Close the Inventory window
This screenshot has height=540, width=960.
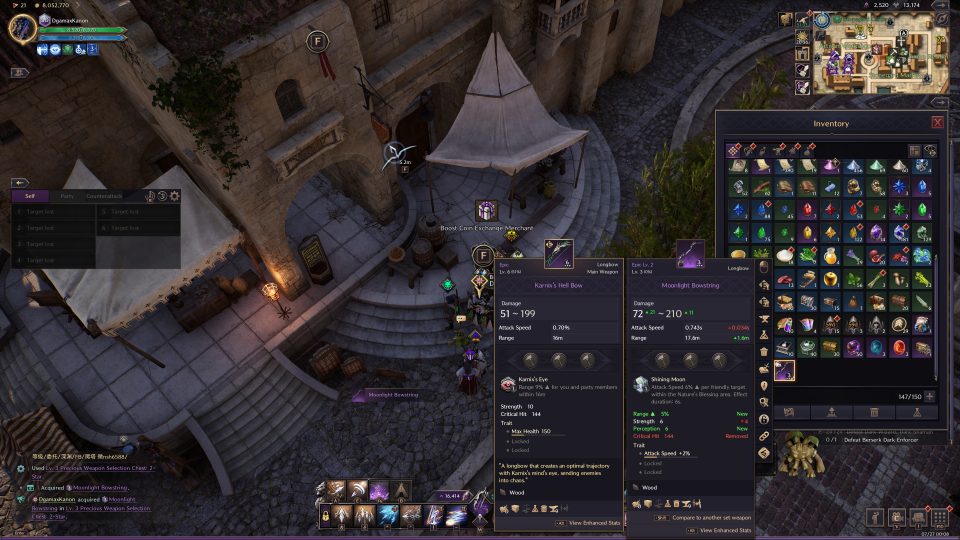pos(937,122)
